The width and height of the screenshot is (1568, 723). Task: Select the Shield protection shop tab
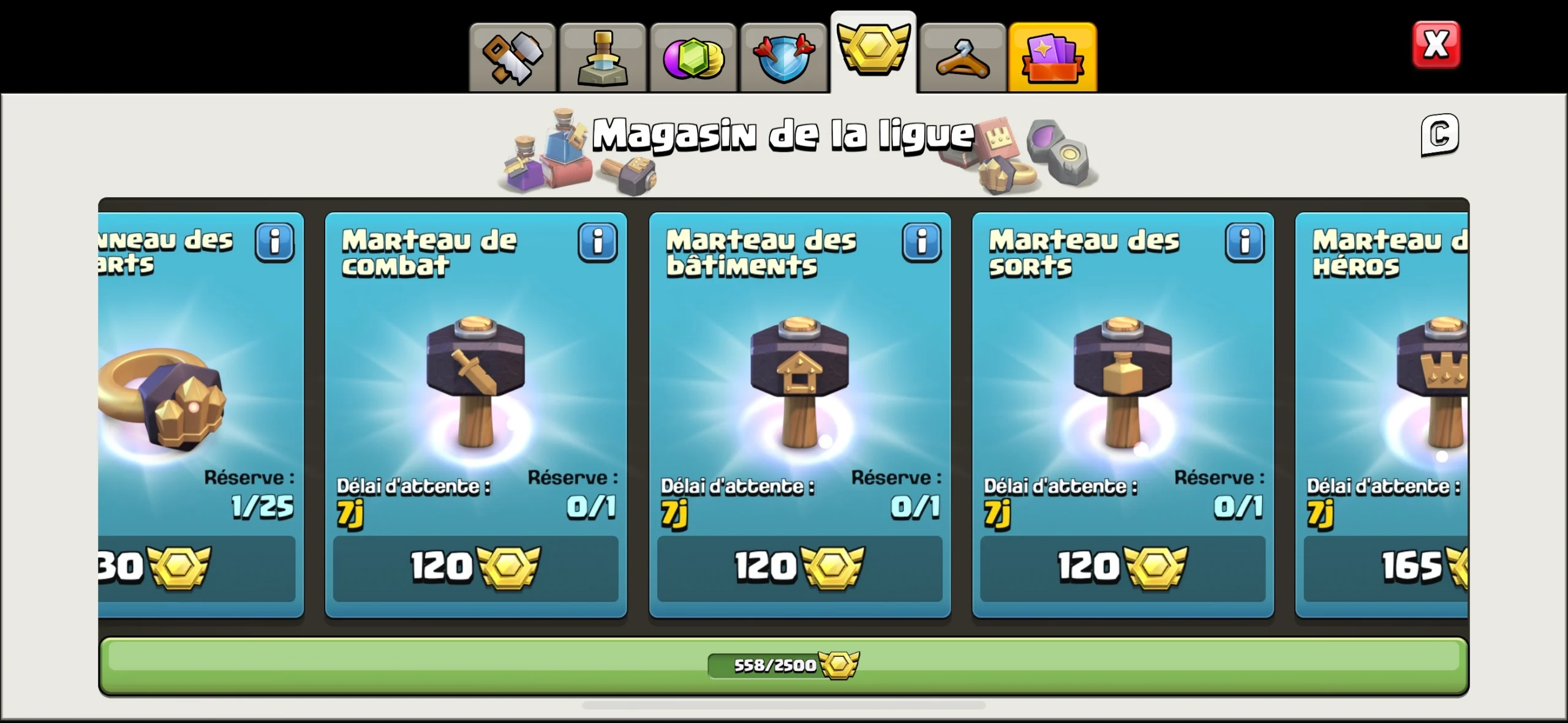[x=783, y=56]
